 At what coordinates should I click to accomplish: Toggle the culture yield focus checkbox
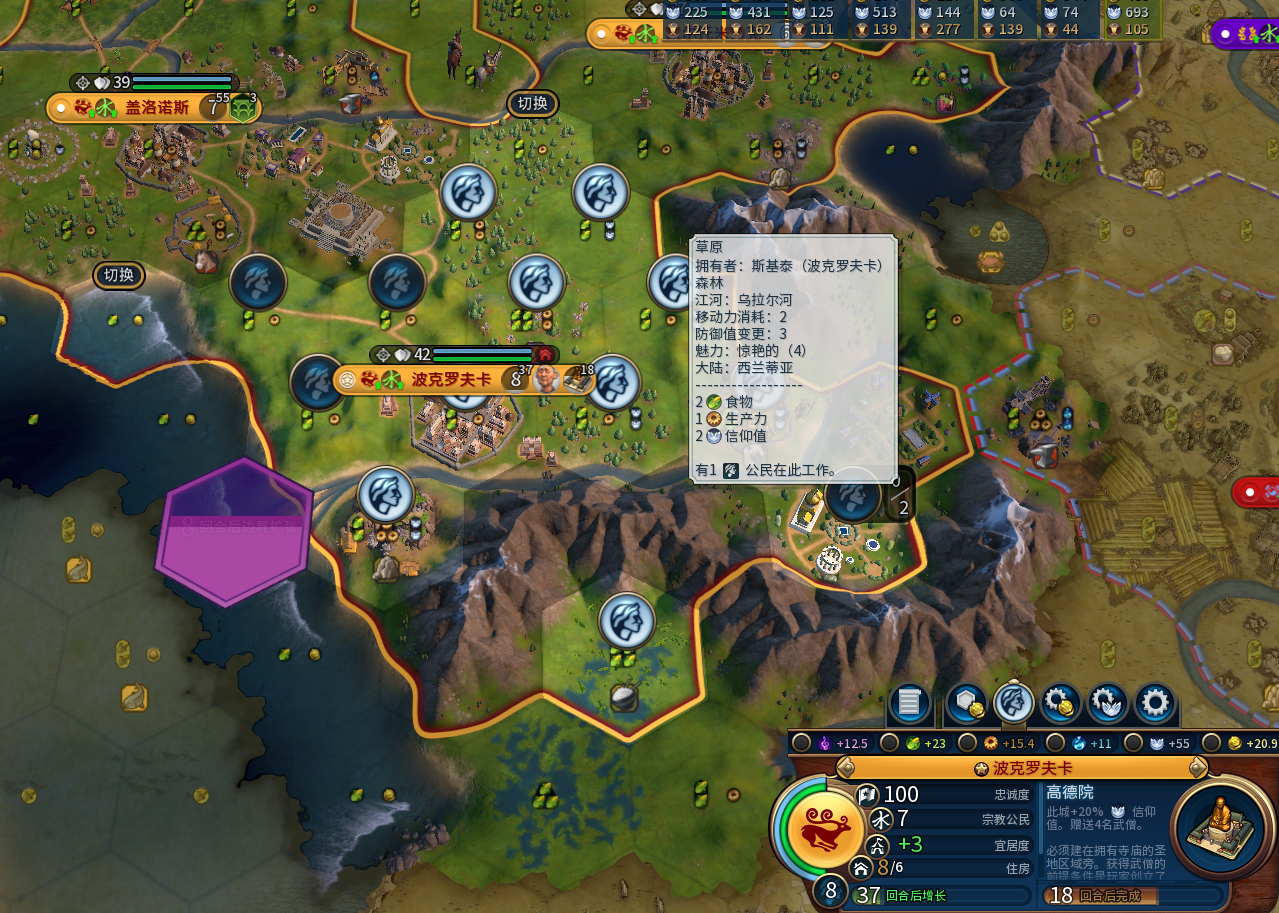[800, 743]
